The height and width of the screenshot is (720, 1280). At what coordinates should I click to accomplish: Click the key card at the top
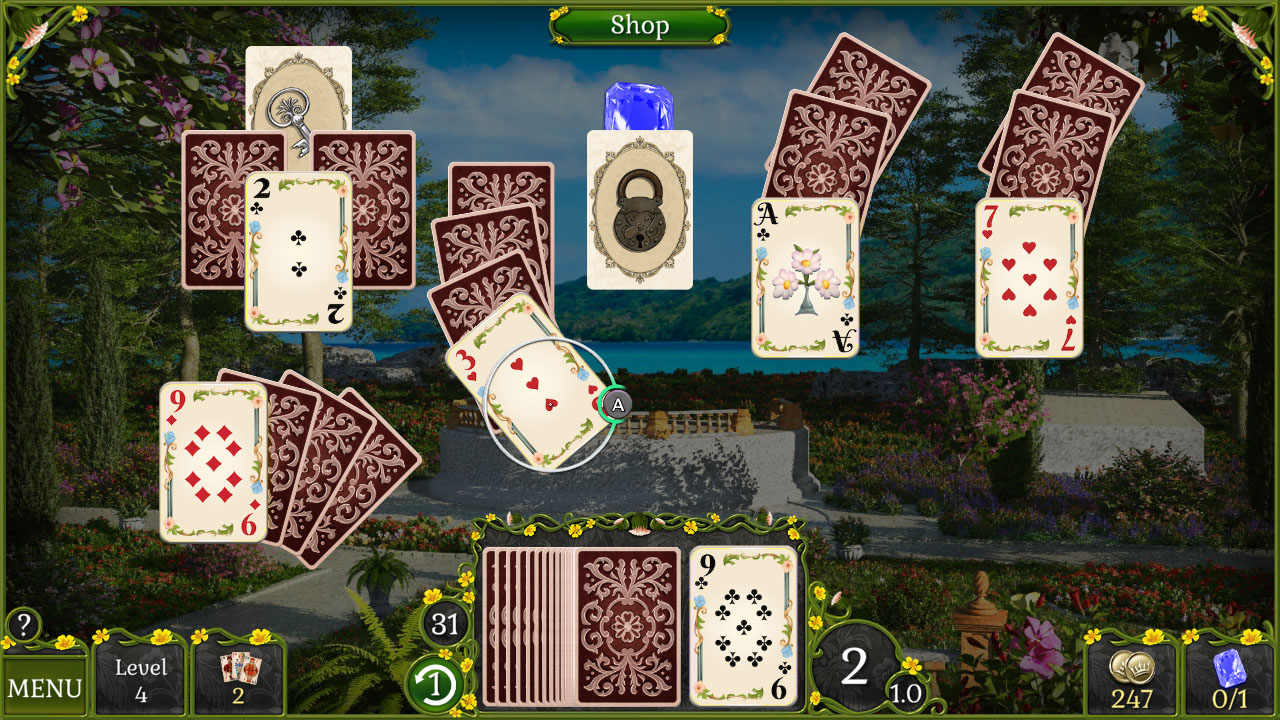click(293, 105)
